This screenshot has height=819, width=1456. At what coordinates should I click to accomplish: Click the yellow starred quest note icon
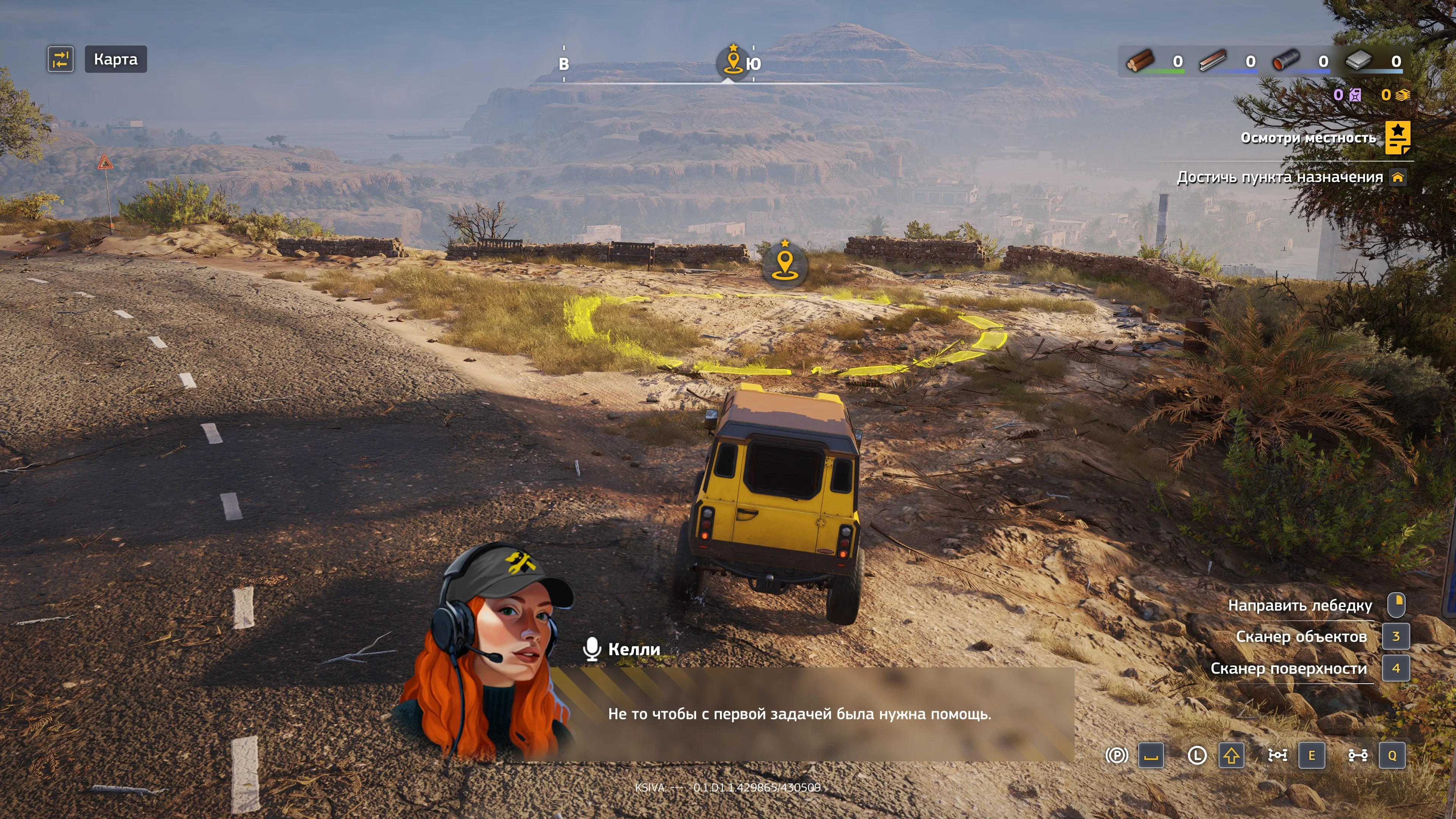coord(1397,137)
